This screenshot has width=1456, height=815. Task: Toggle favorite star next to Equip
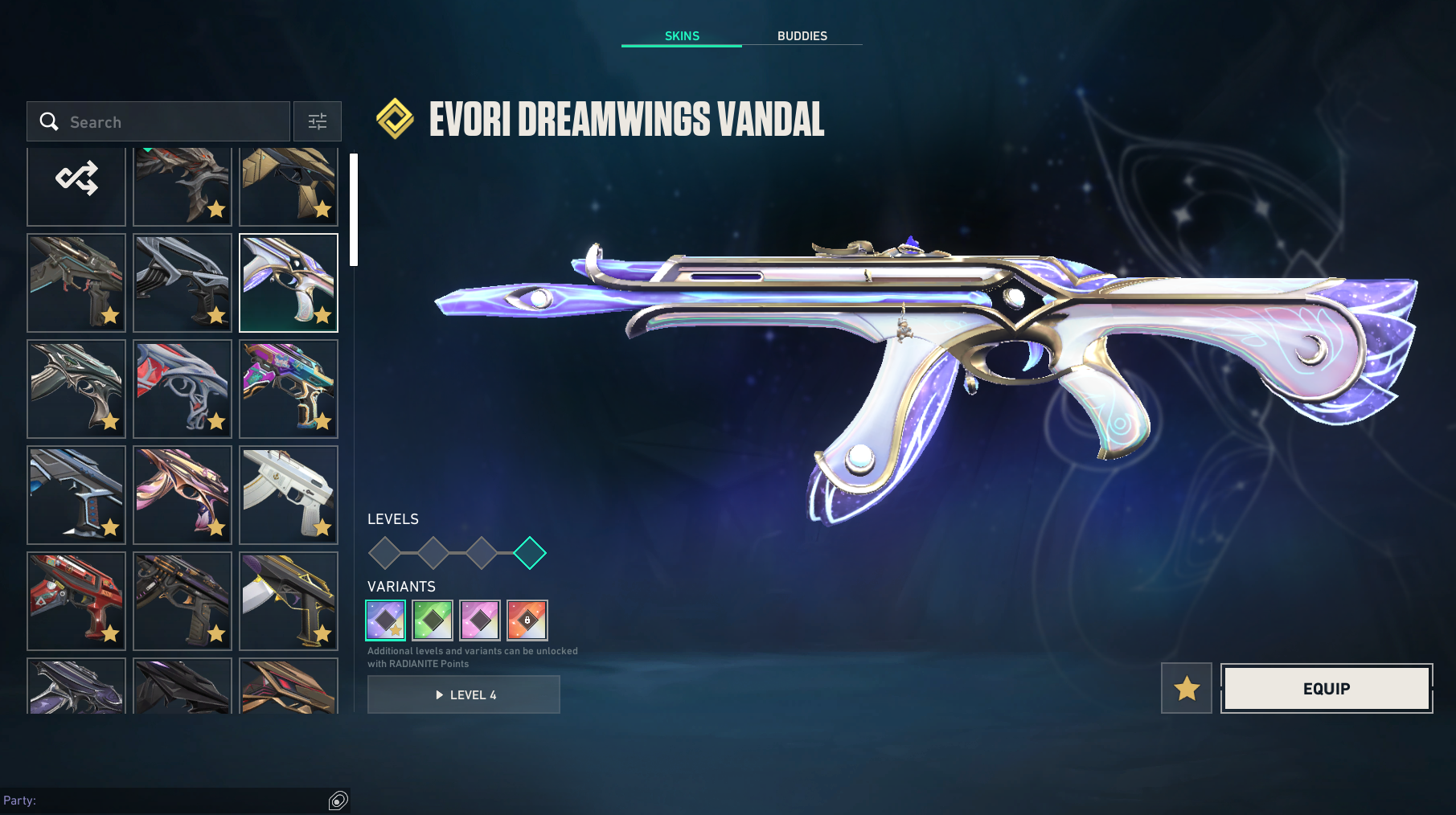[1186, 688]
